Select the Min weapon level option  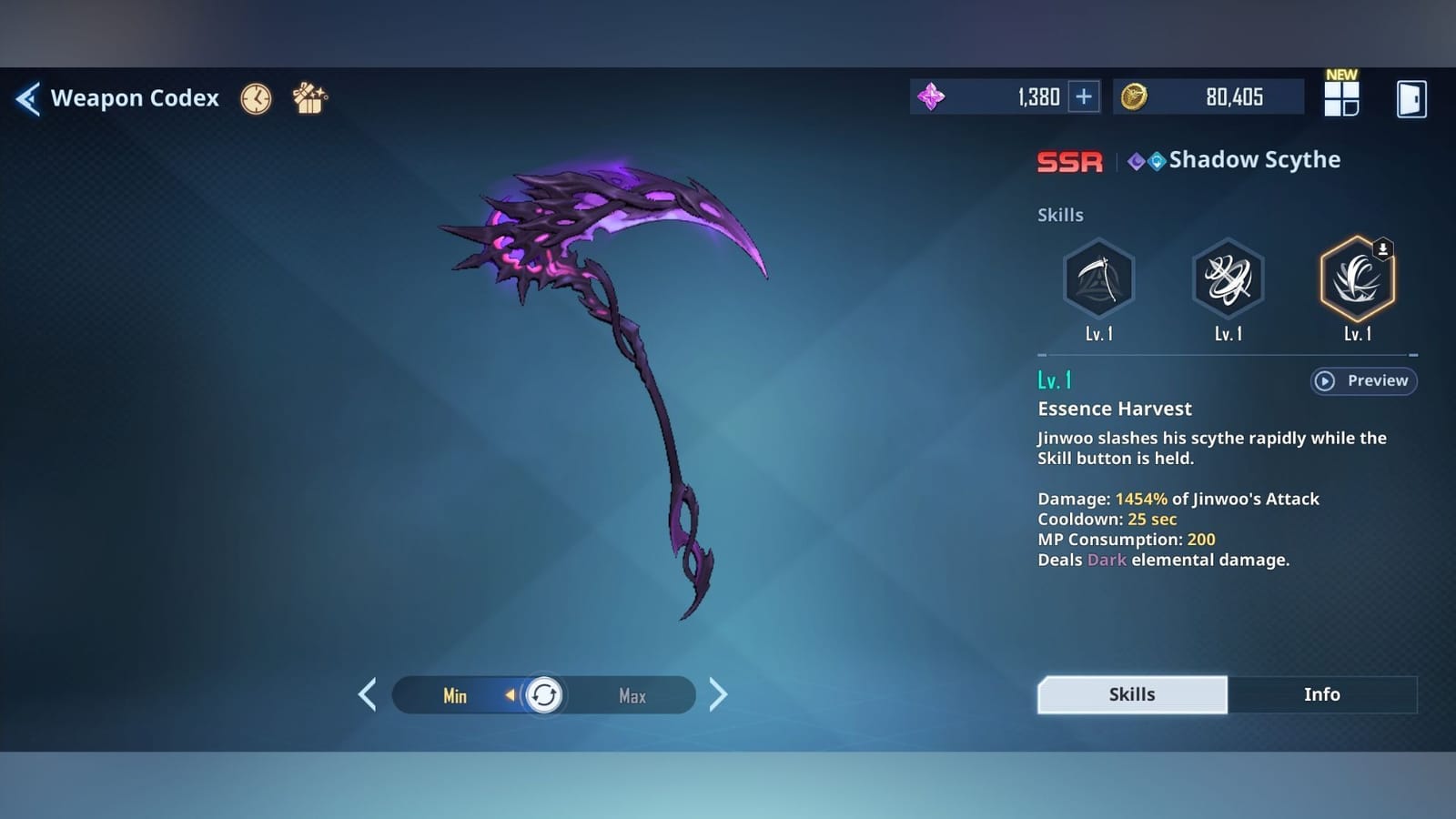(x=455, y=695)
